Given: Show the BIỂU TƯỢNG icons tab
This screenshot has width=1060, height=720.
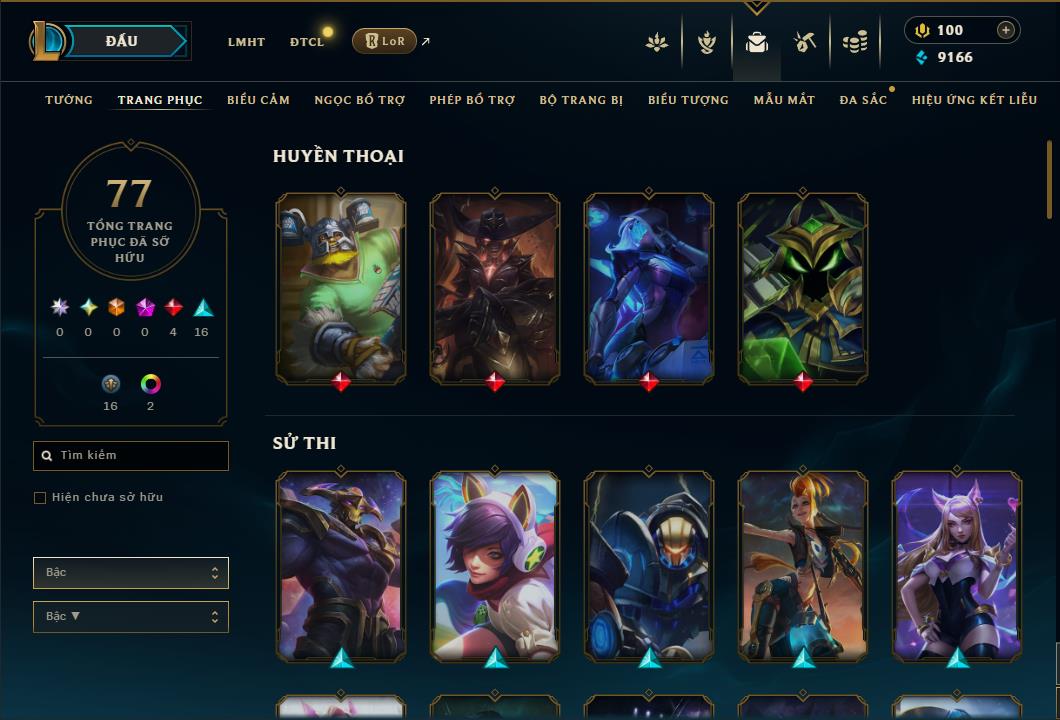Looking at the screenshot, I should click(688, 100).
